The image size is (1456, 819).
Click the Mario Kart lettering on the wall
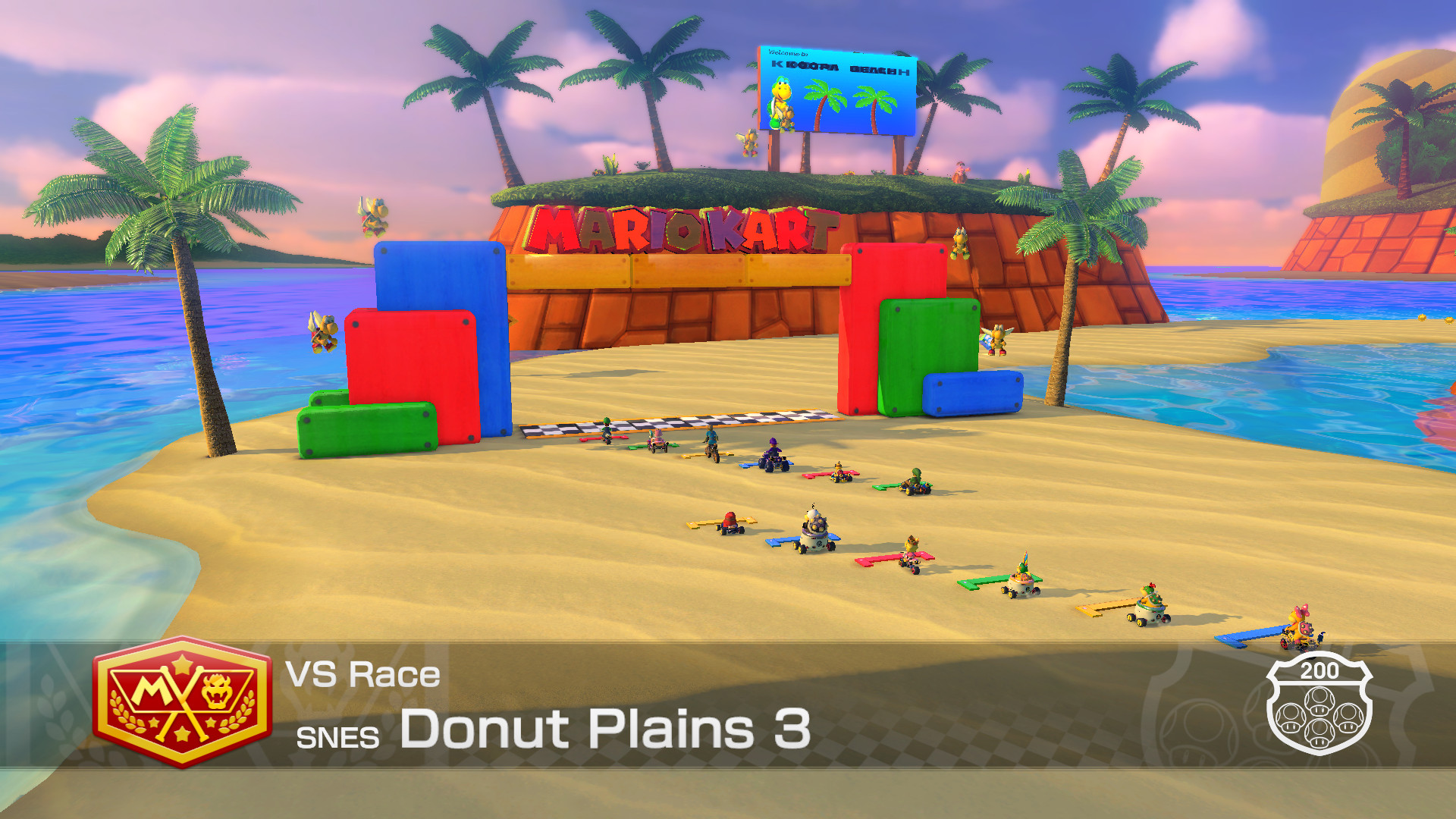682,227
